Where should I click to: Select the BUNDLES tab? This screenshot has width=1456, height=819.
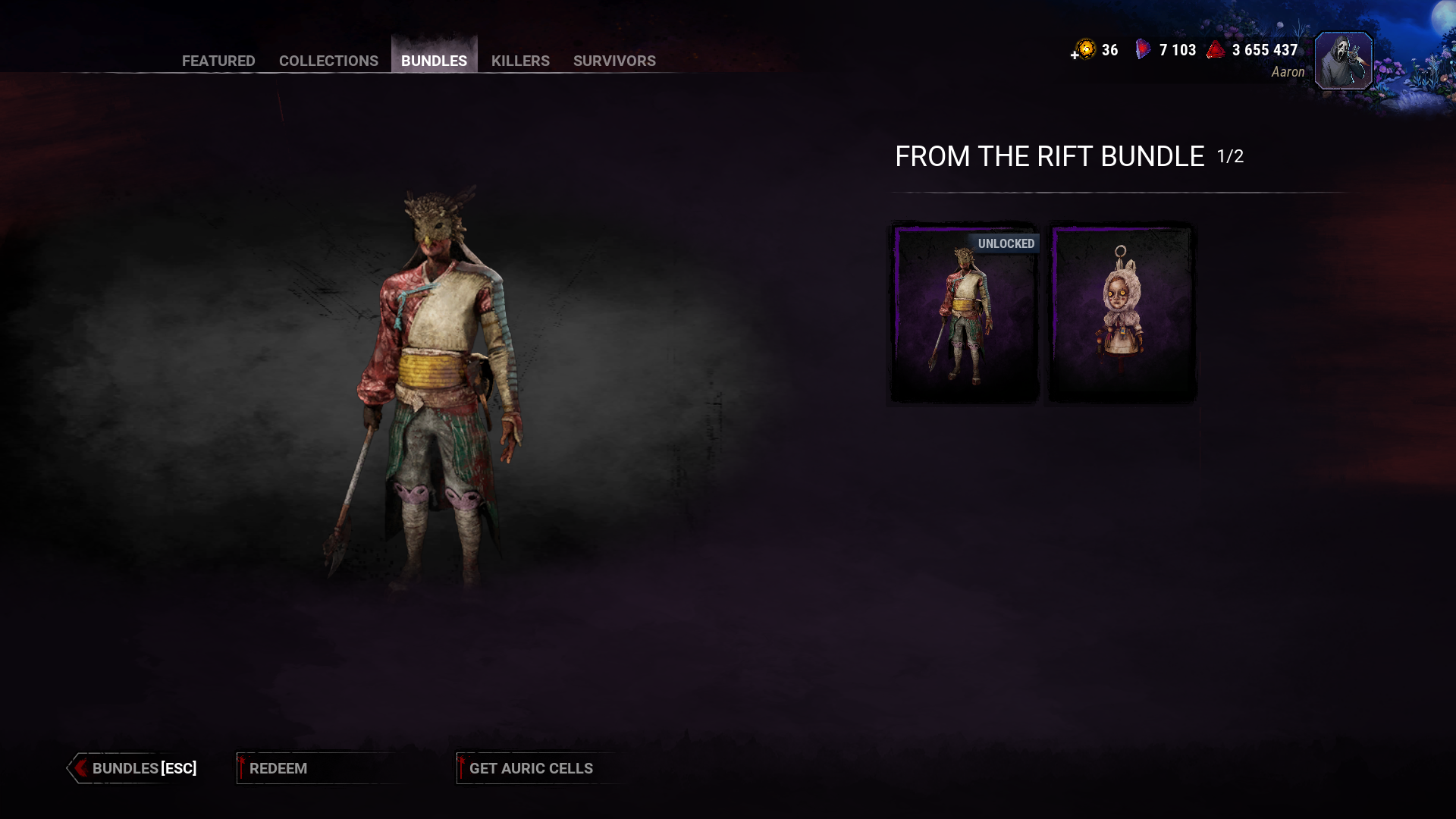click(x=434, y=61)
